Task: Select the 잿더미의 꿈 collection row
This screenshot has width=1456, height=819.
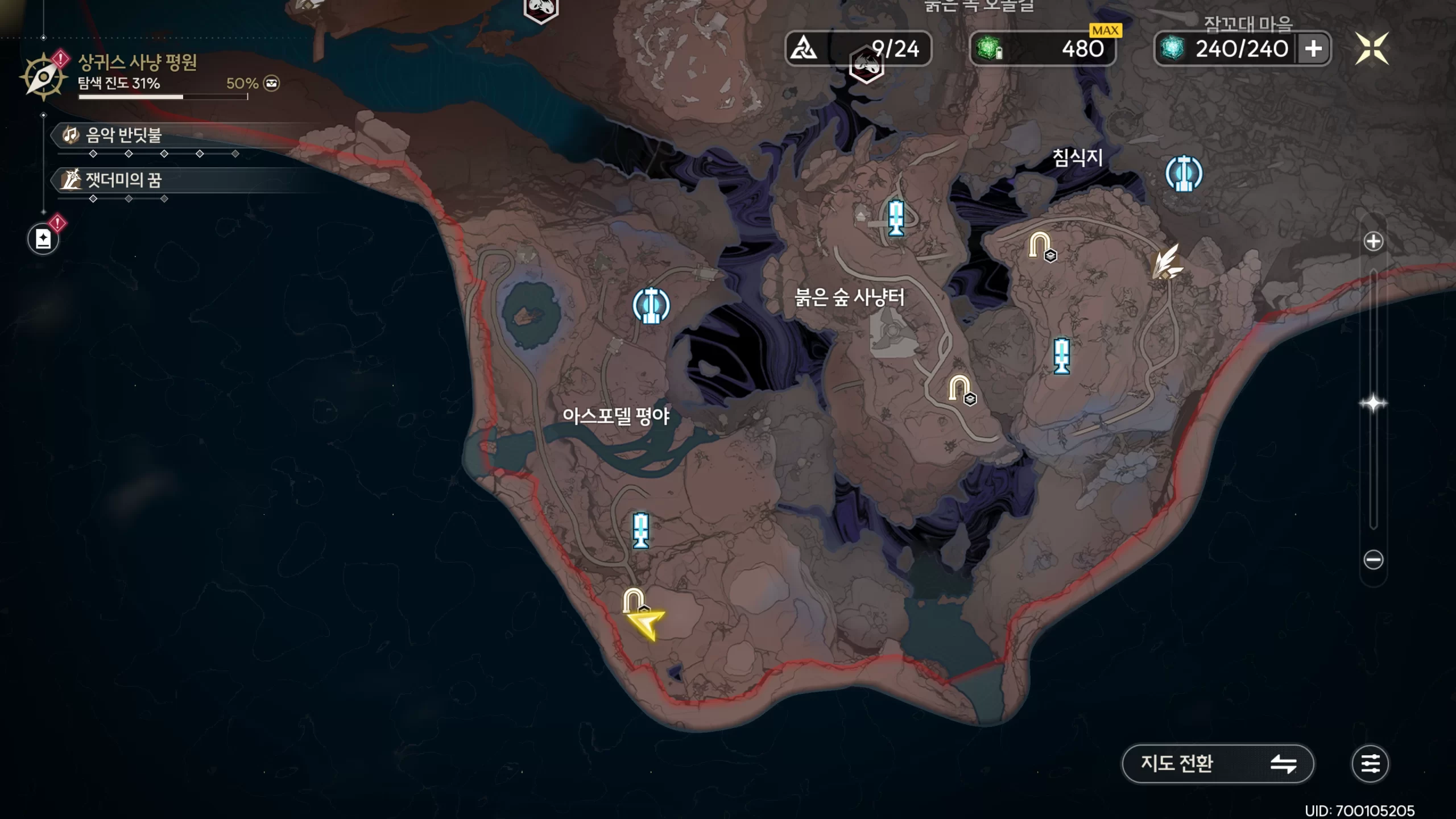Action: click(x=123, y=180)
